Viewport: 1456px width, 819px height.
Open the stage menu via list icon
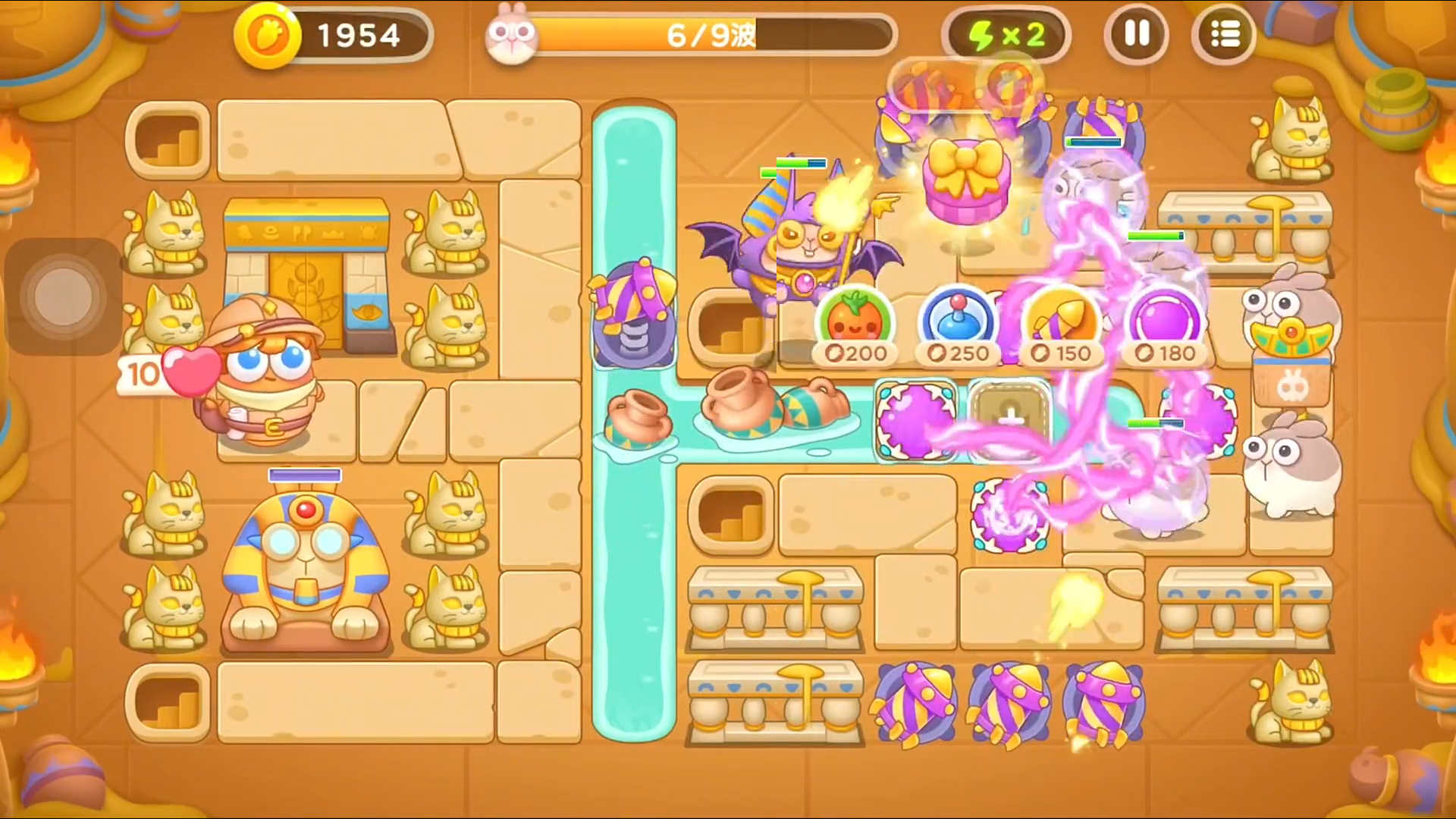[1224, 35]
